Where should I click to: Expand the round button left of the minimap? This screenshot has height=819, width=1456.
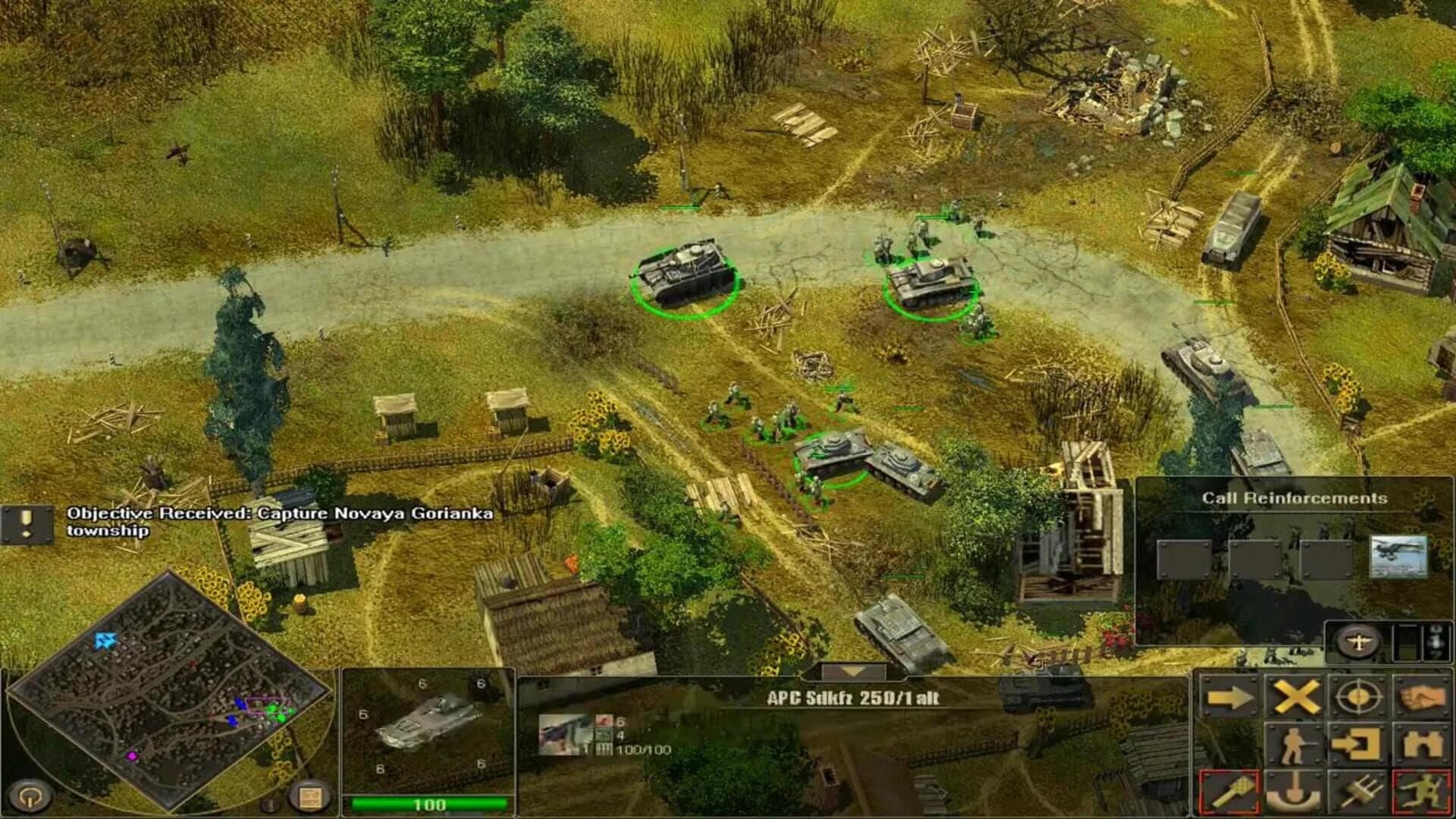tap(30, 796)
